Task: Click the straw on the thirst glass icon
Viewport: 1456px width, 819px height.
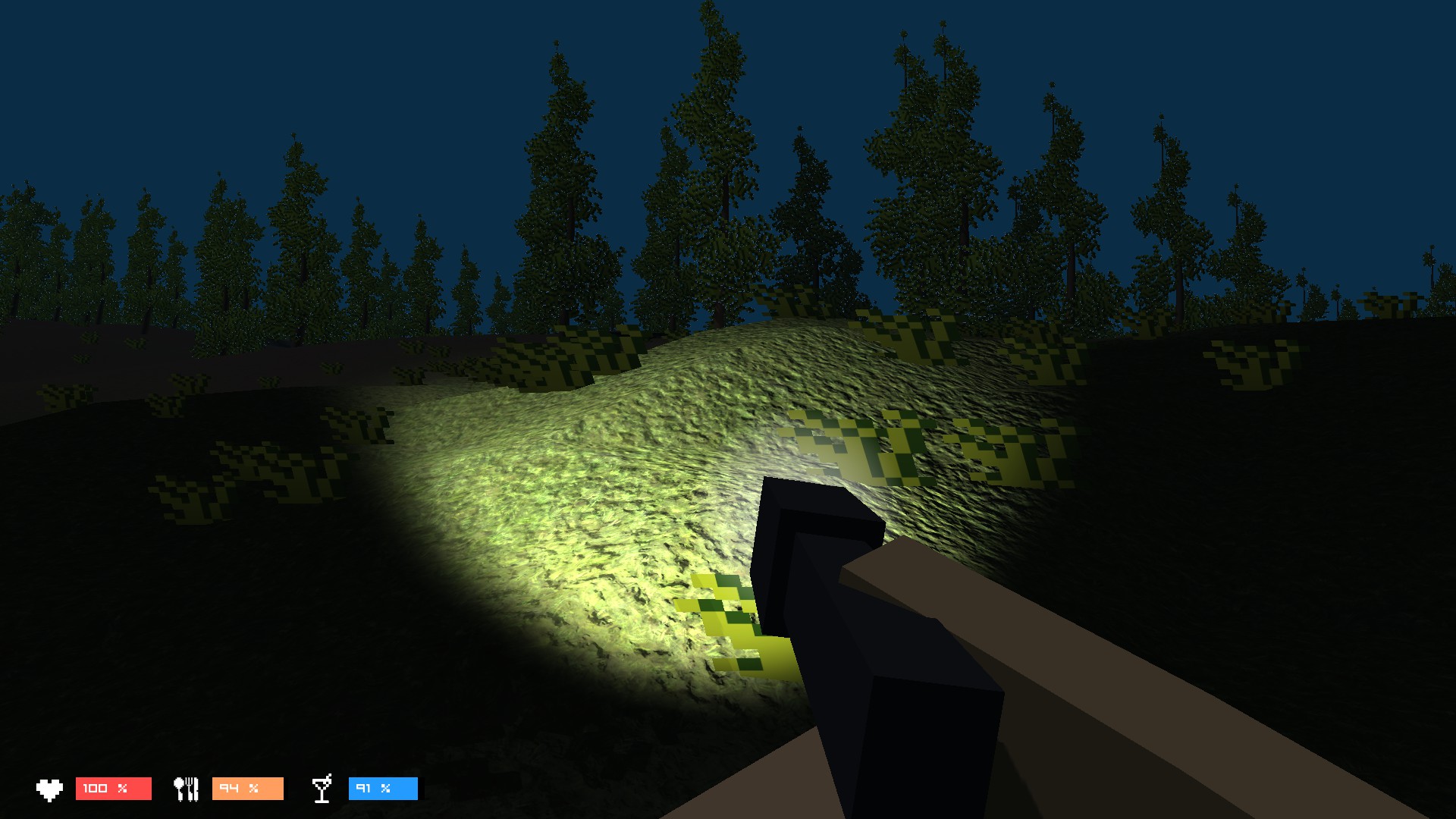Action: 330,777
